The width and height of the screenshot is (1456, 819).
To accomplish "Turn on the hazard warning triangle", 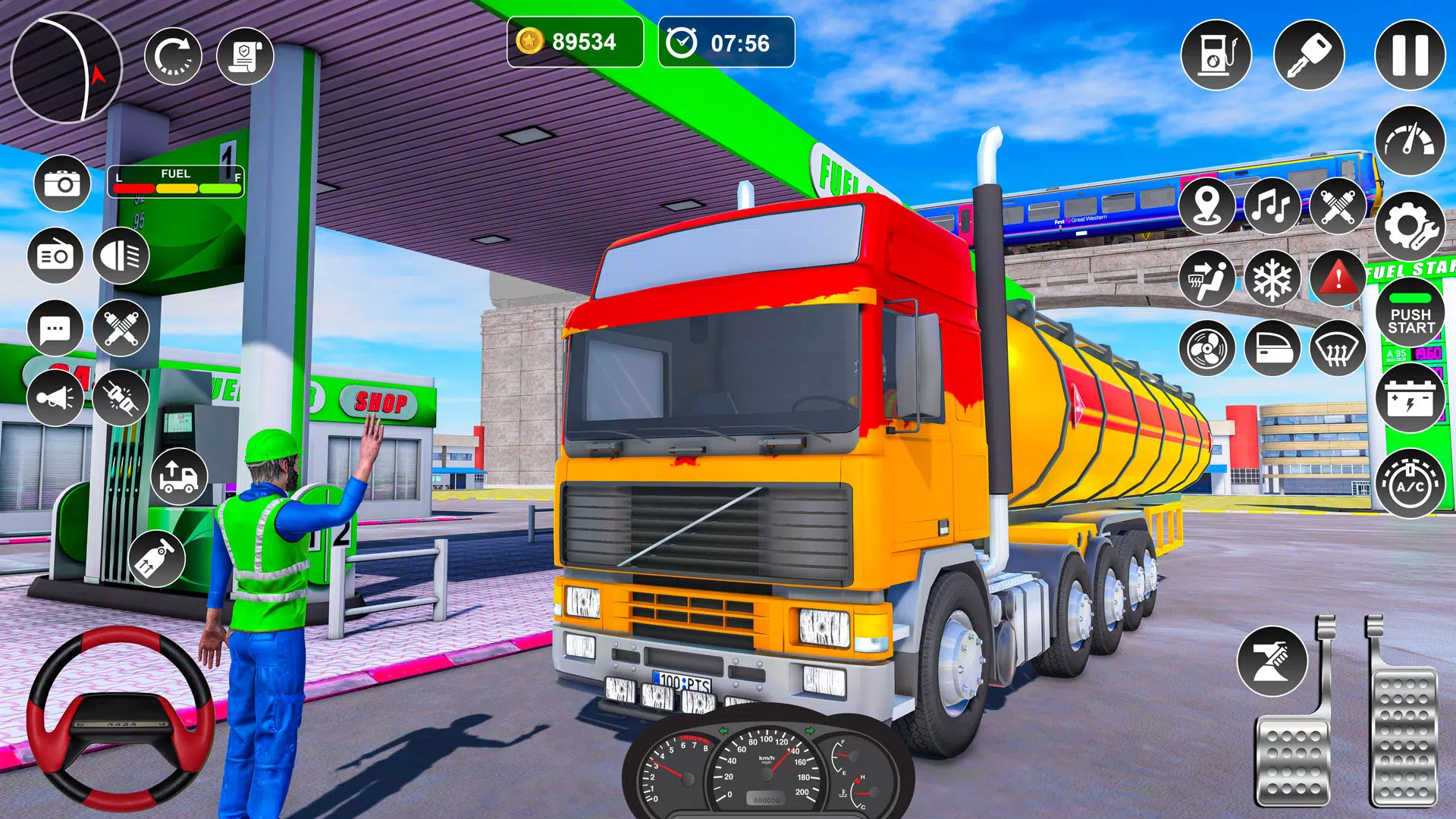I will click(x=1338, y=278).
